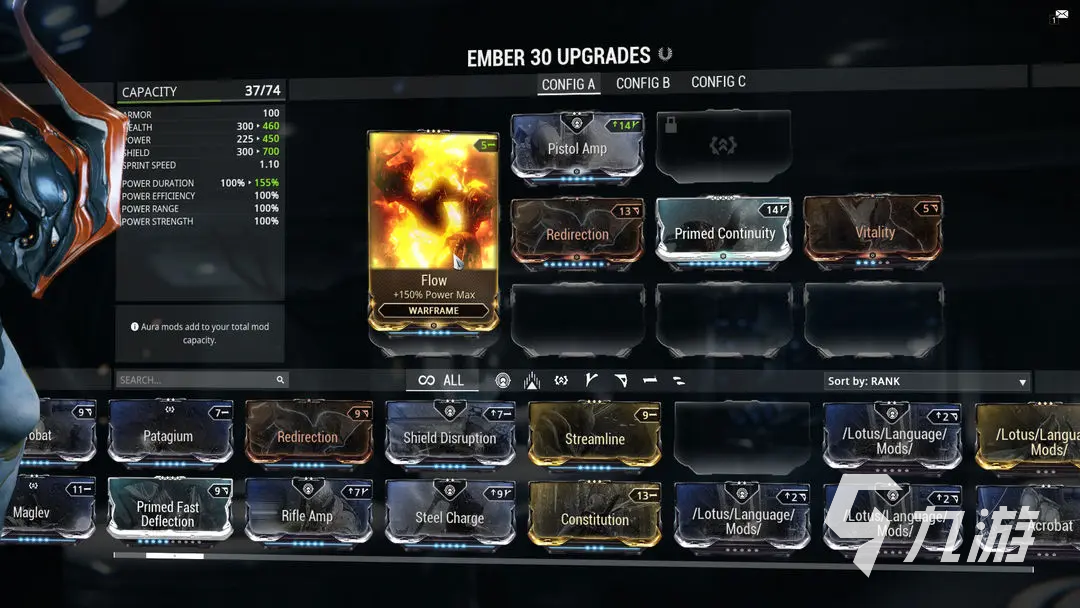The image size is (1080, 608).
Task: Select the Steel Charge mod
Action: pyautogui.click(x=449, y=517)
